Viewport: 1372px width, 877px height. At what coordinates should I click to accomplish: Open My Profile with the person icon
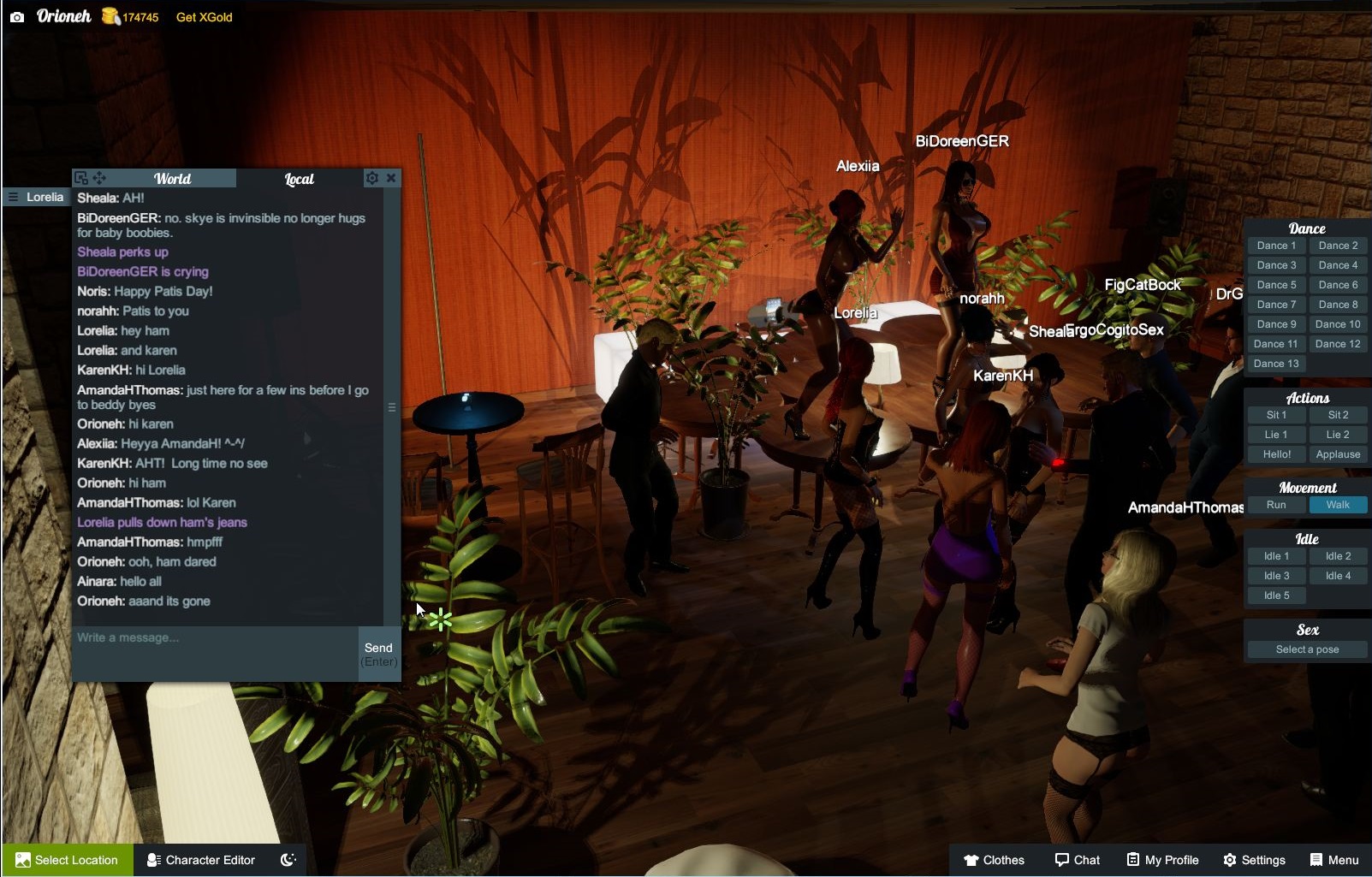[x=1161, y=860]
